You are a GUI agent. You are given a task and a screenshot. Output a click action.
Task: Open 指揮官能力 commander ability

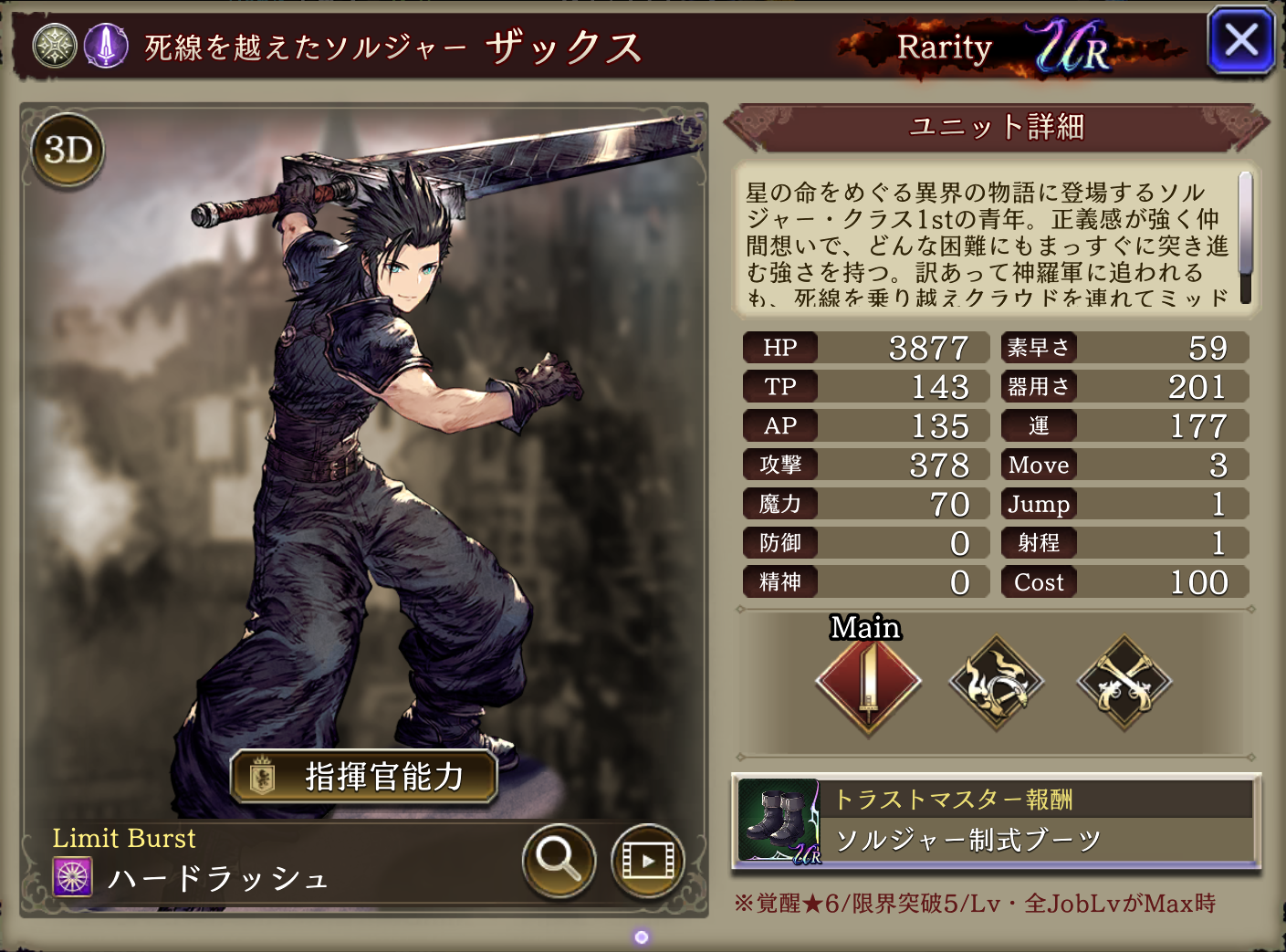[363, 777]
